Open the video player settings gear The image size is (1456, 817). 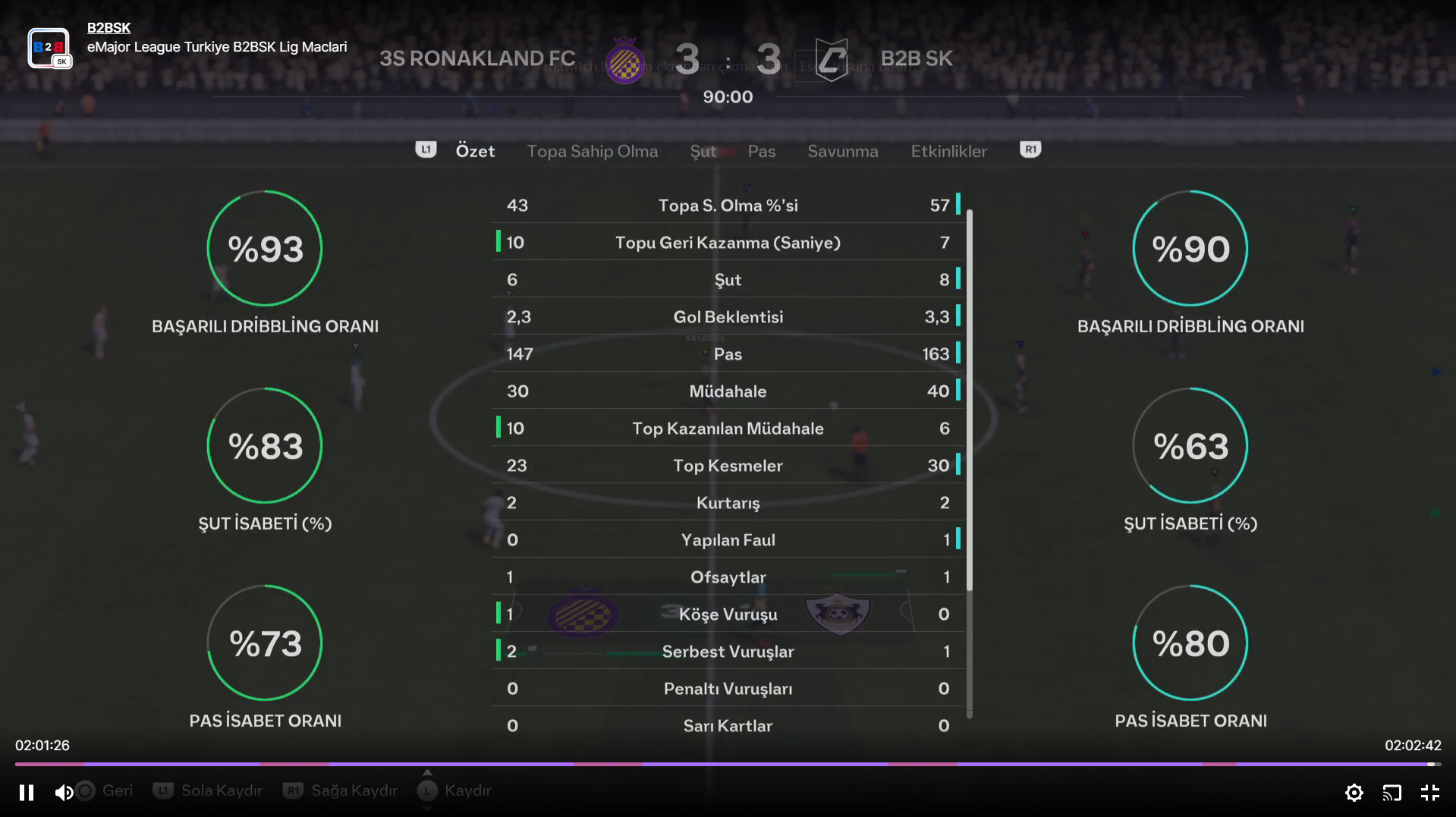(1354, 793)
